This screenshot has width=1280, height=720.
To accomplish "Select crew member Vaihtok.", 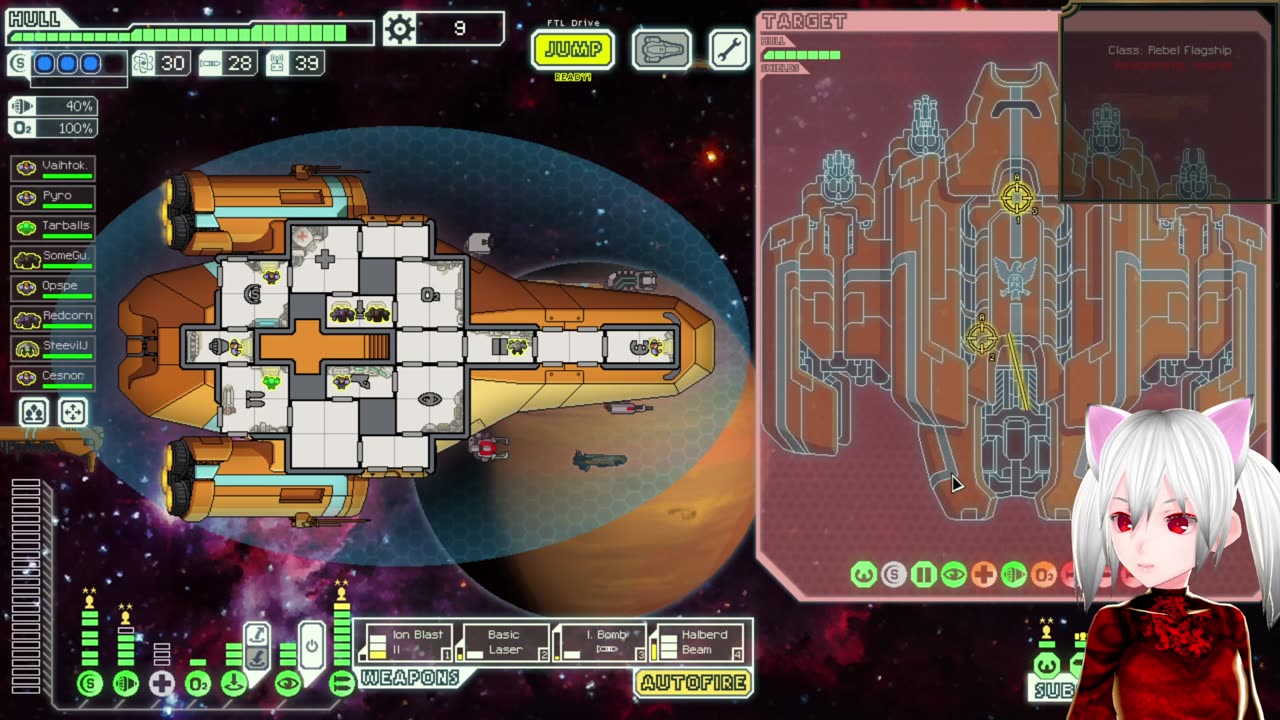I will pos(54,166).
